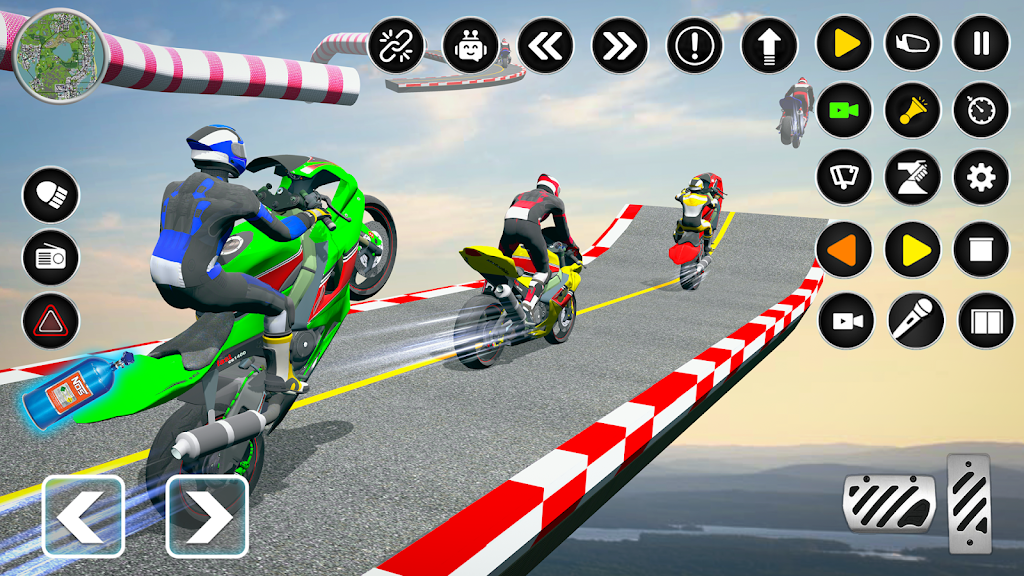Steer left with the left arrow button
This screenshot has height=576, width=1024.
(x=83, y=516)
